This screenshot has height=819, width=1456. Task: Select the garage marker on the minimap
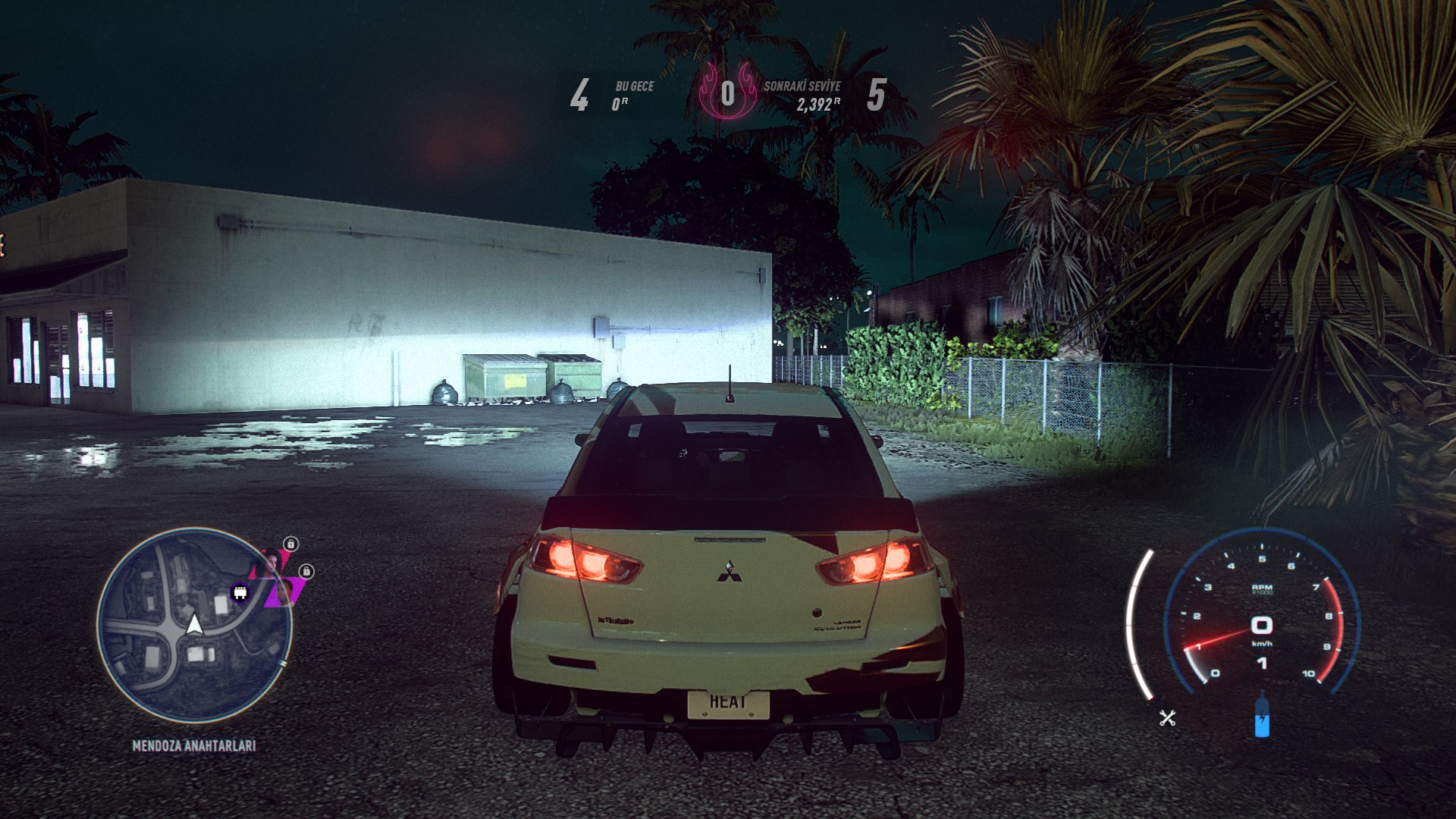[x=241, y=594]
